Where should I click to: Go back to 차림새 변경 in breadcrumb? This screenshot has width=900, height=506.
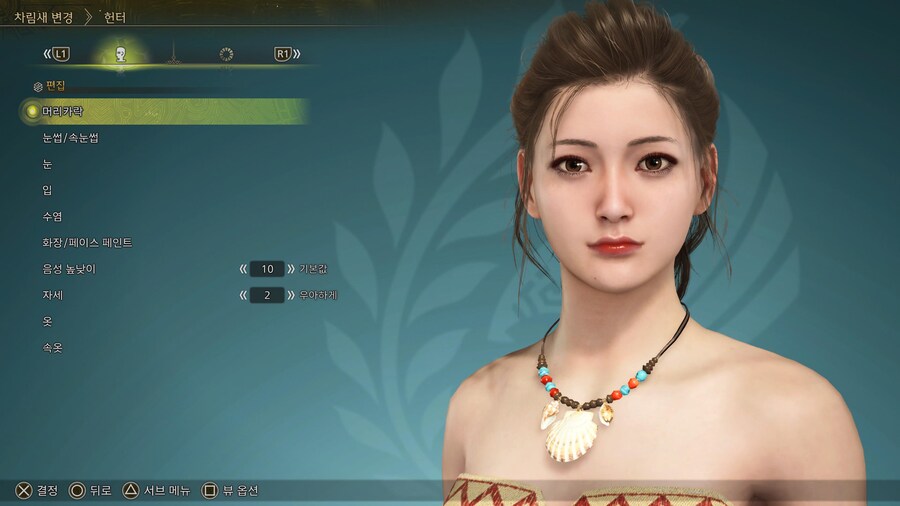point(43,17)
